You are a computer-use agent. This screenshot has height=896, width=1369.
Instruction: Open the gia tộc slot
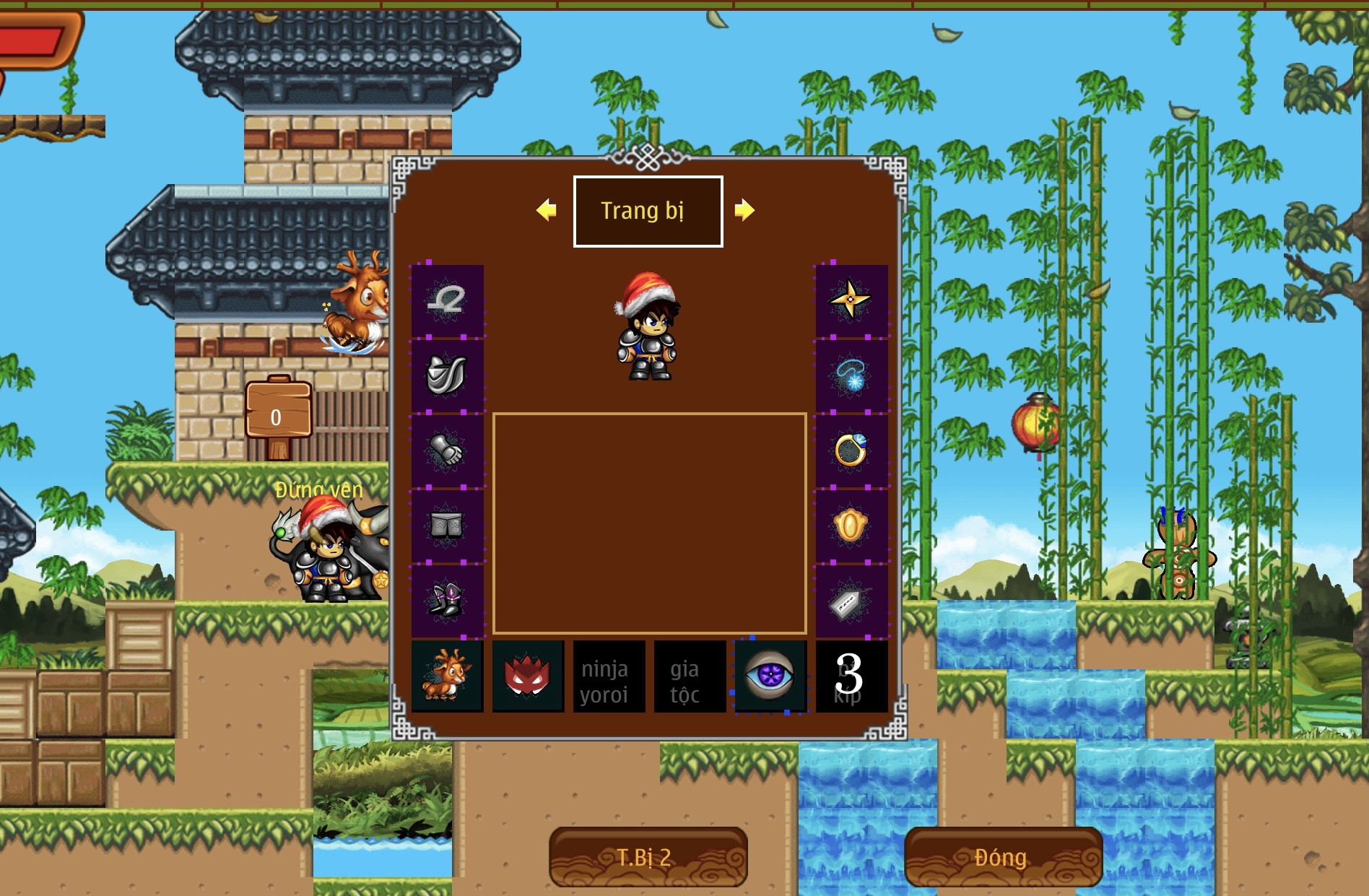[690, 676]
